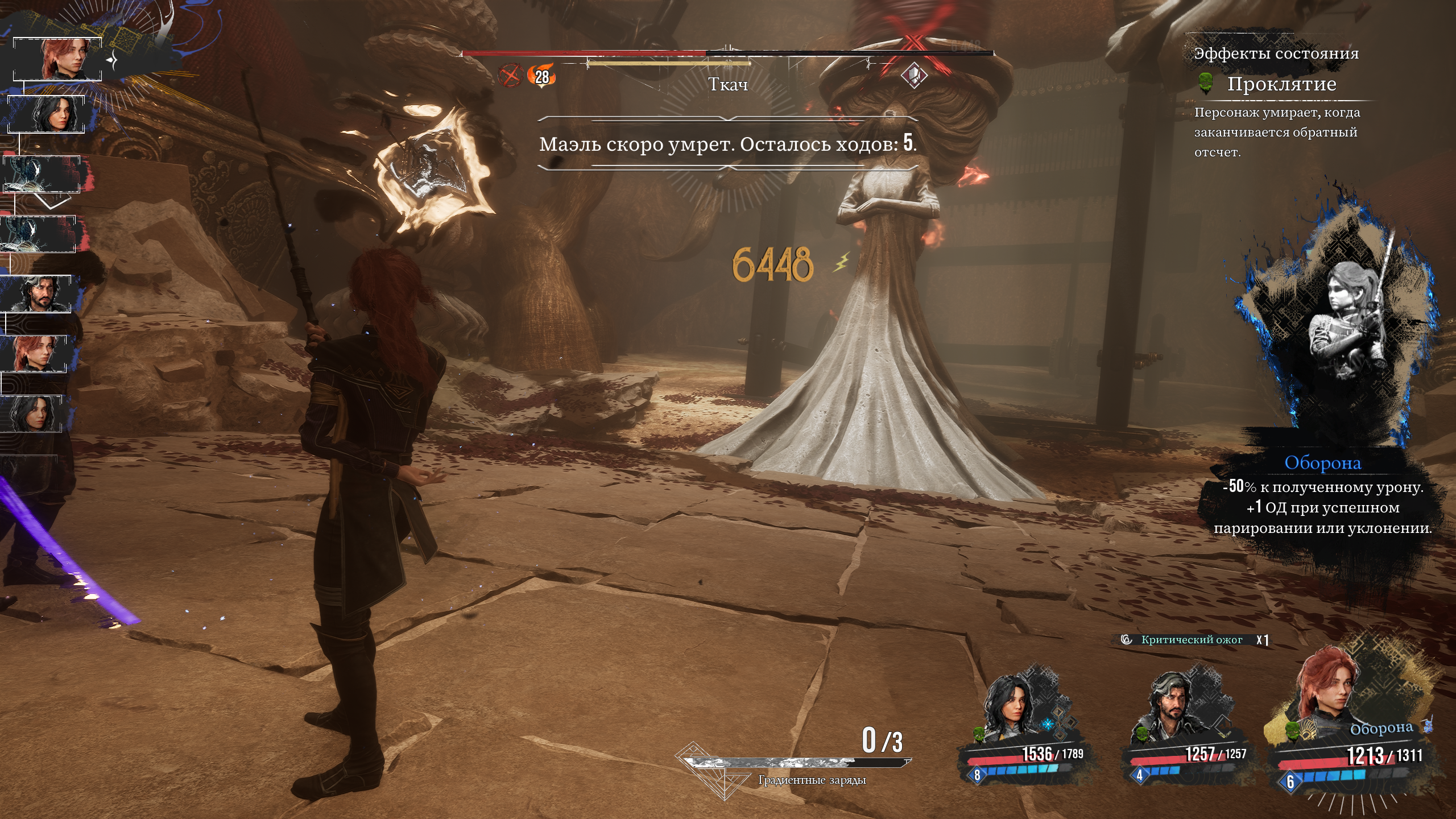Select the bearded man's turn order portrait
Viewport: 1456px width, 819px height.
click(x=38, y=294)
